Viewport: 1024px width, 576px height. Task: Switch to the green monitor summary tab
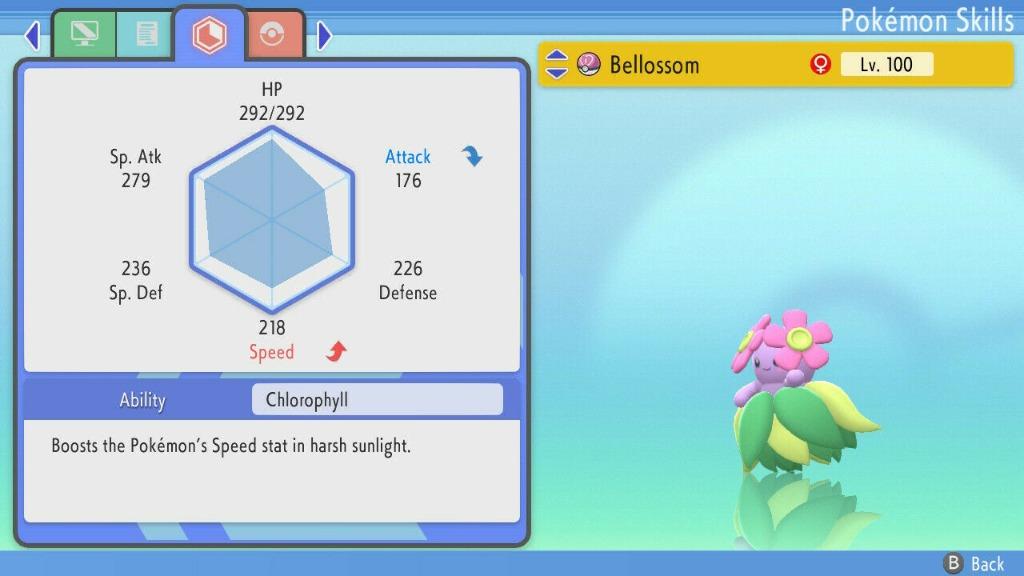pyautogui.click(x=84, y=36)
